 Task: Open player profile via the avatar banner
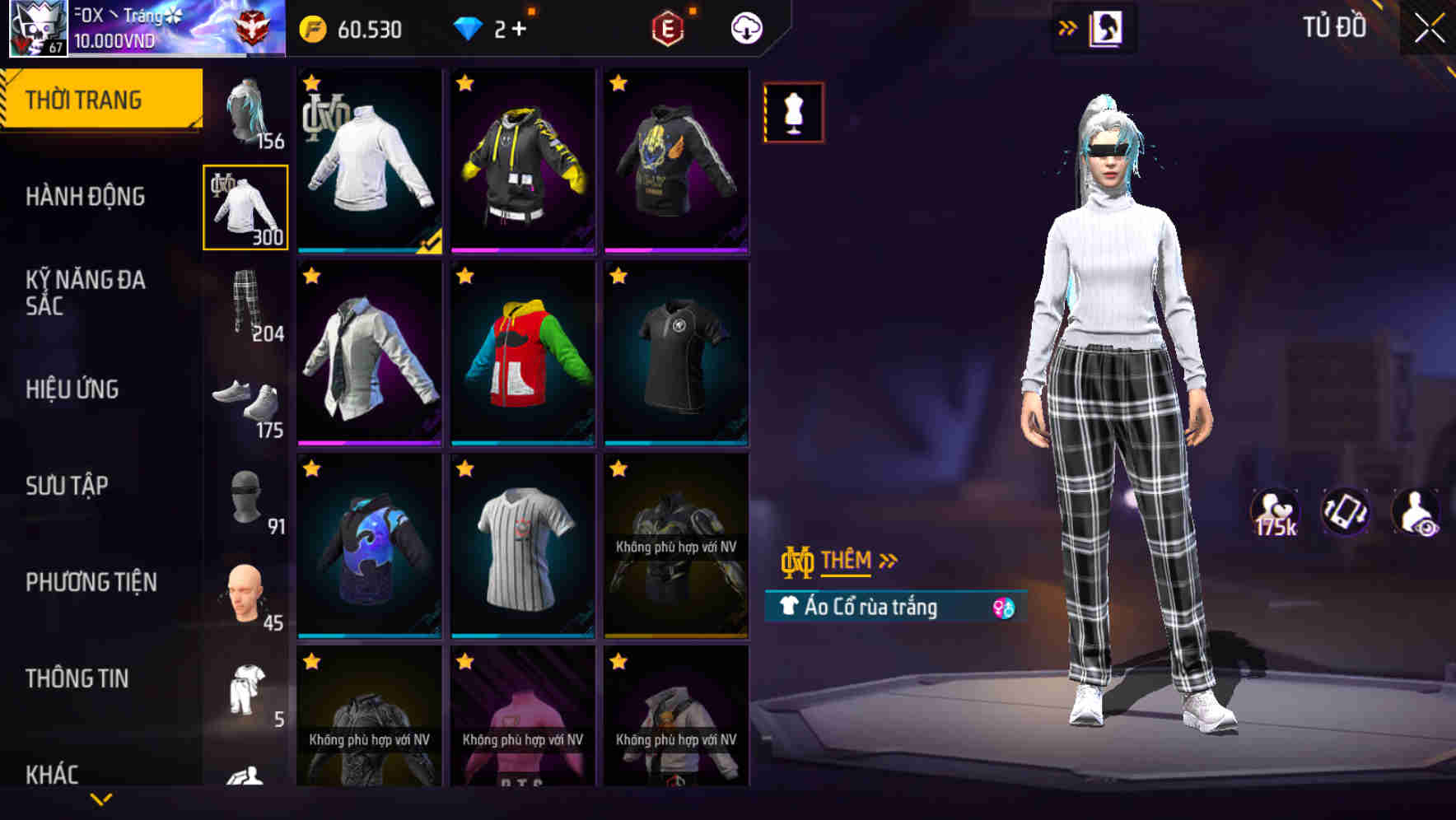click(x=37, y=29)
